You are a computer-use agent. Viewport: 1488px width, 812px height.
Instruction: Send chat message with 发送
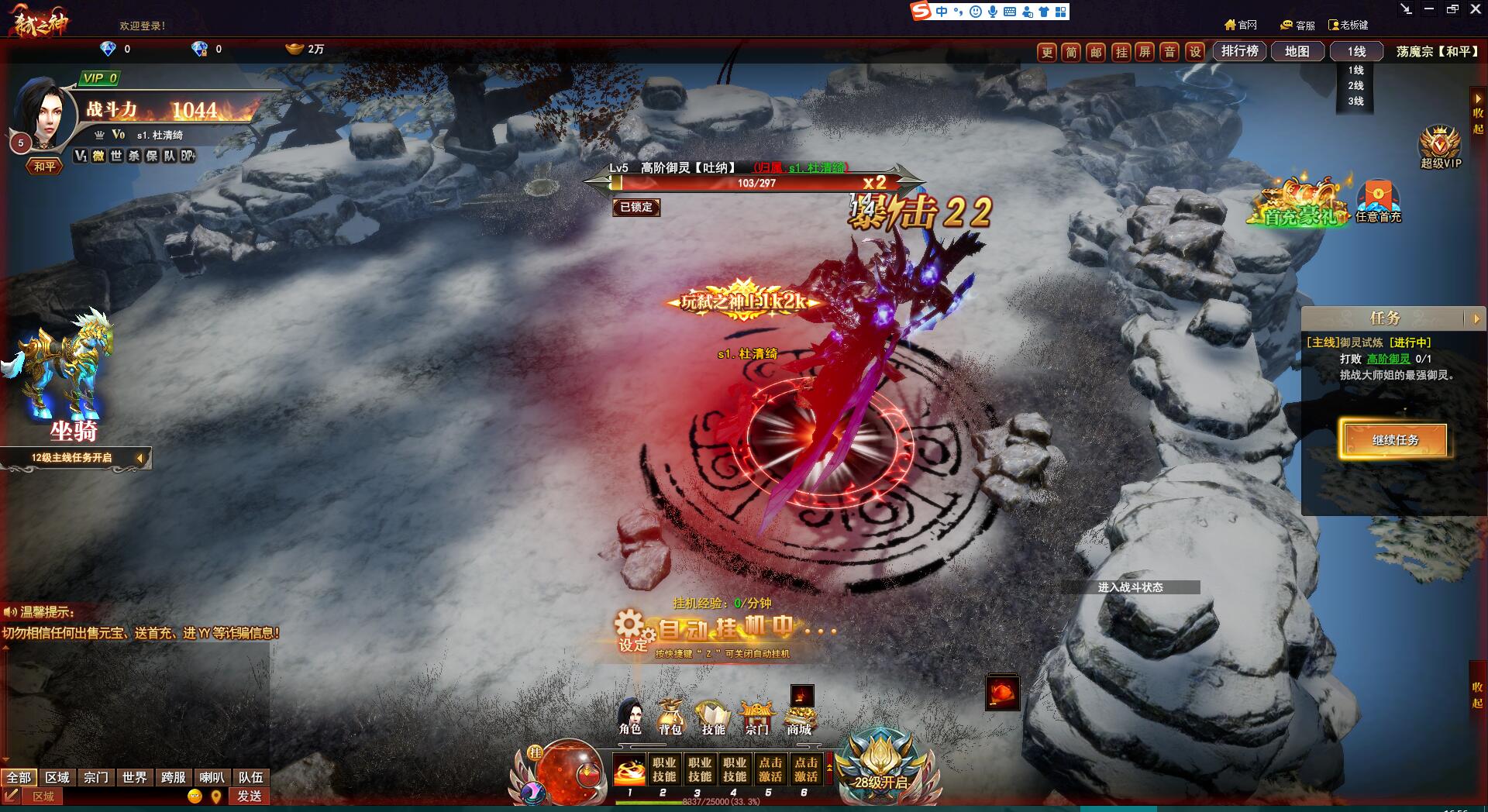tap(249, 796)
